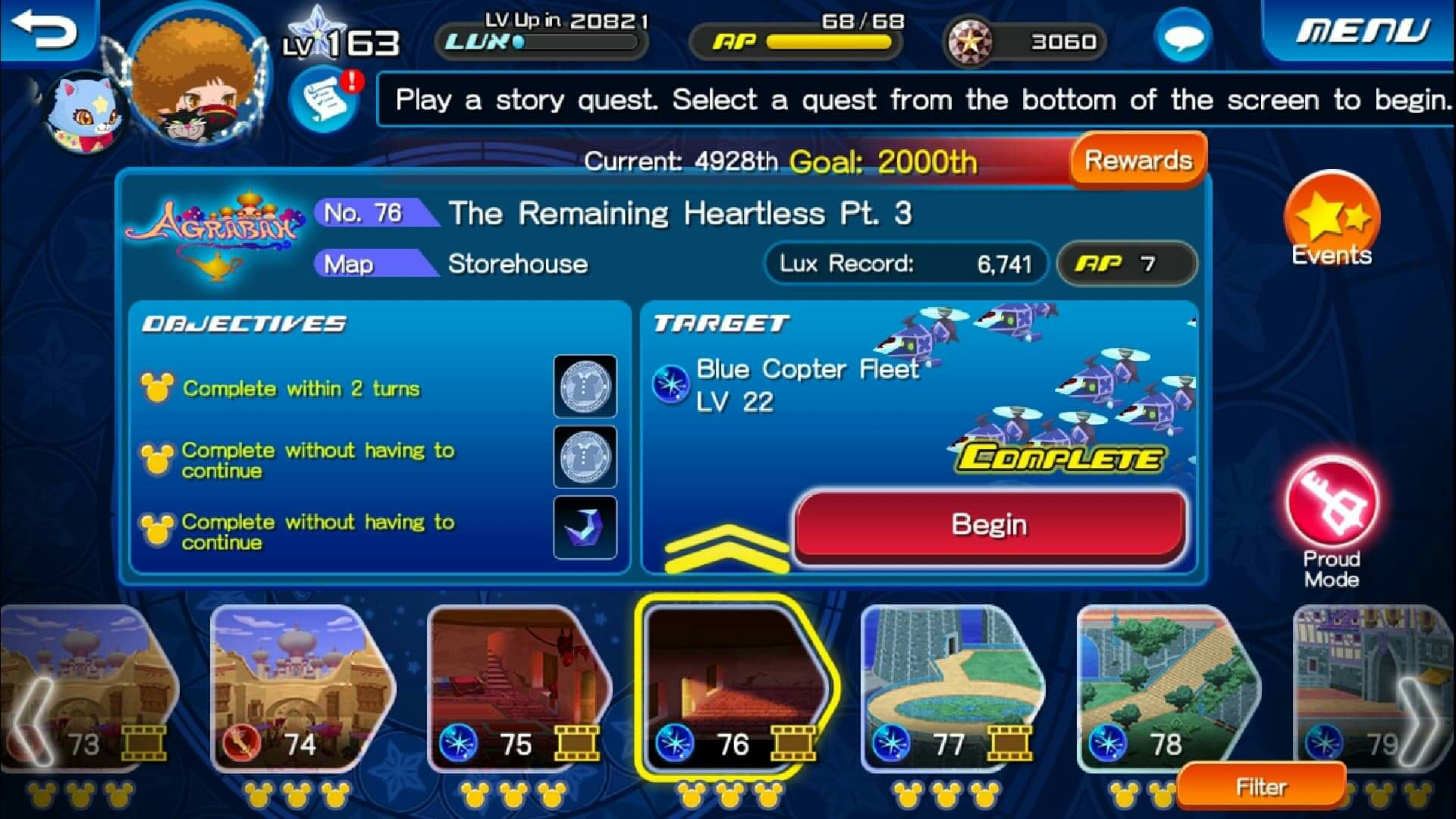Open the quest Filter
Image resolution: width=1456 pixels, height=819 pixels.
coord(1260,787)
